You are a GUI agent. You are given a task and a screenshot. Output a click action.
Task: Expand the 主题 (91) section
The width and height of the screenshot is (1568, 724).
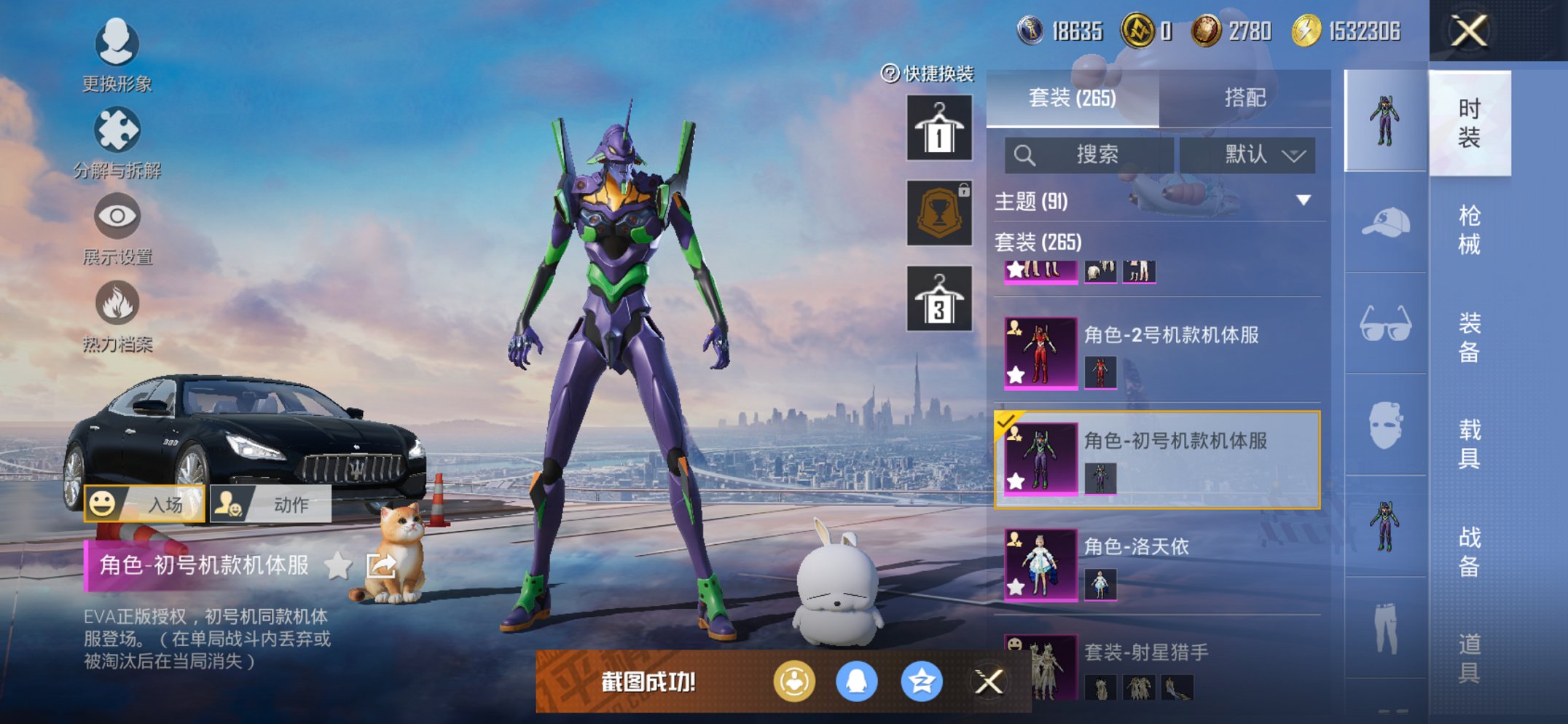coord(1304,200)
